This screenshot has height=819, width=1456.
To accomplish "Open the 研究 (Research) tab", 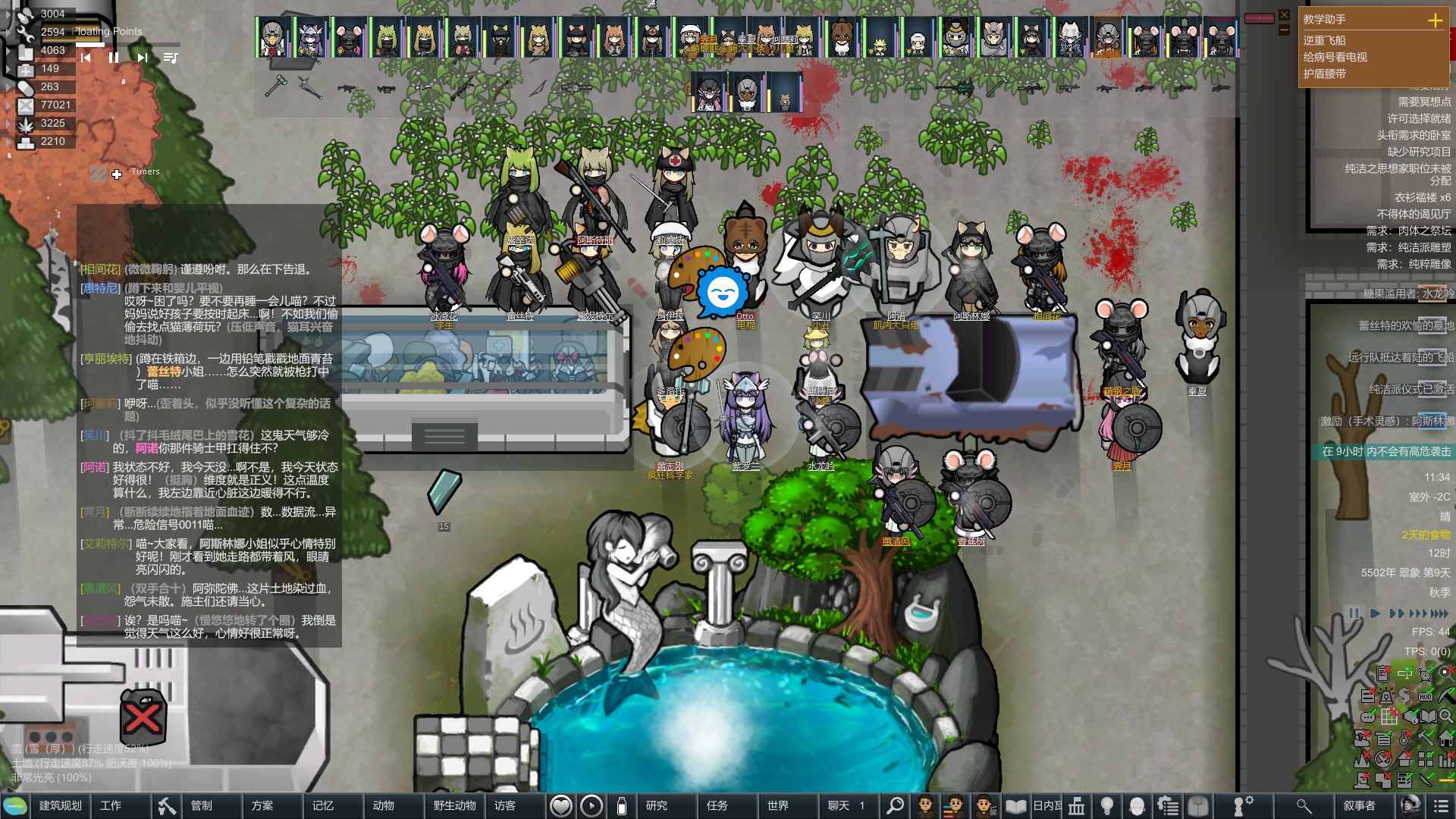I will pos(657,805).
